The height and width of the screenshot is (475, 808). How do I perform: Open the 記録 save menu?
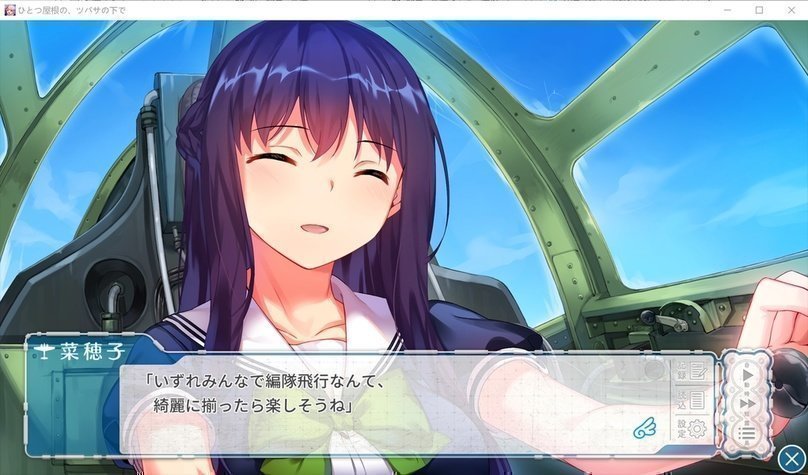point(692,372)
